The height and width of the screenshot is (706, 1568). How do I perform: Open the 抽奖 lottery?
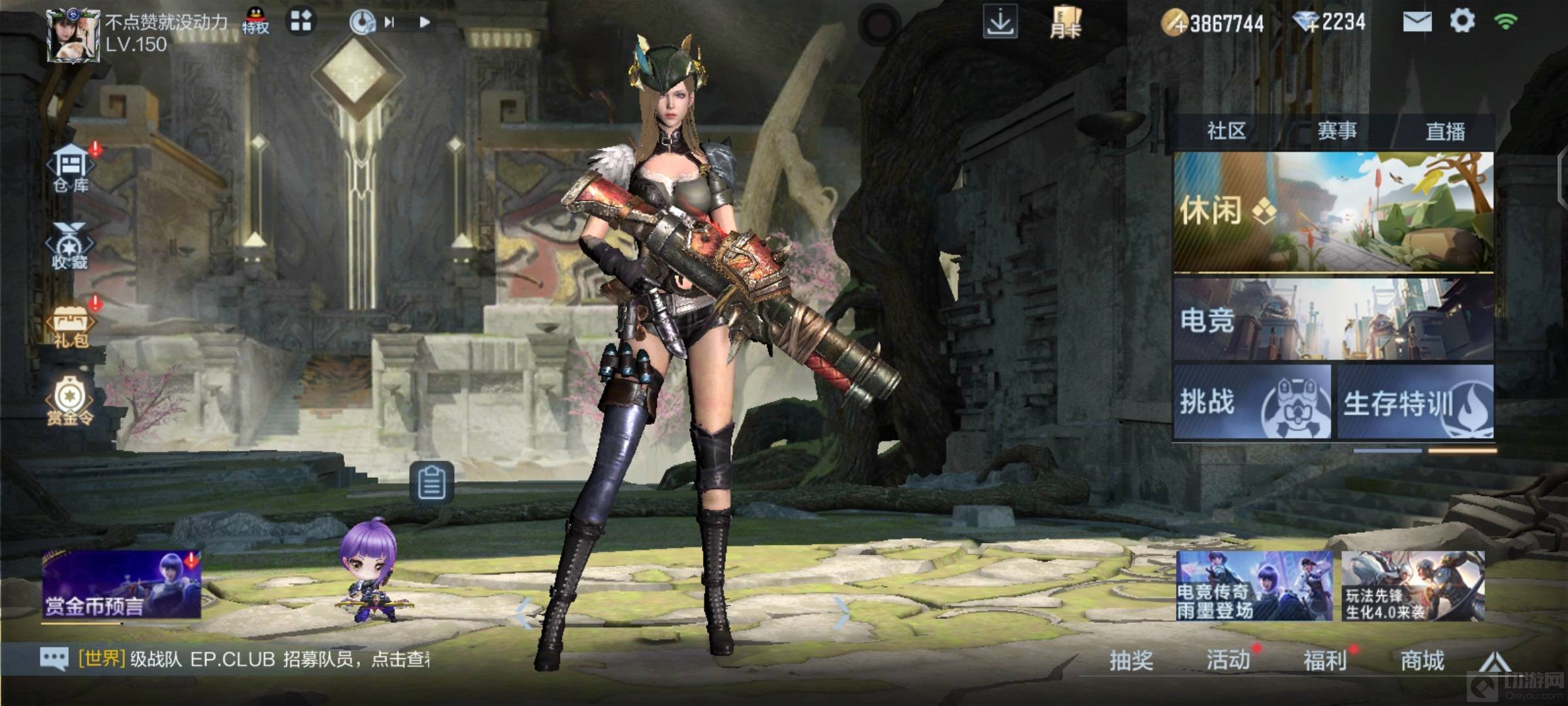pyautogui.click(x=1131, y=660)
